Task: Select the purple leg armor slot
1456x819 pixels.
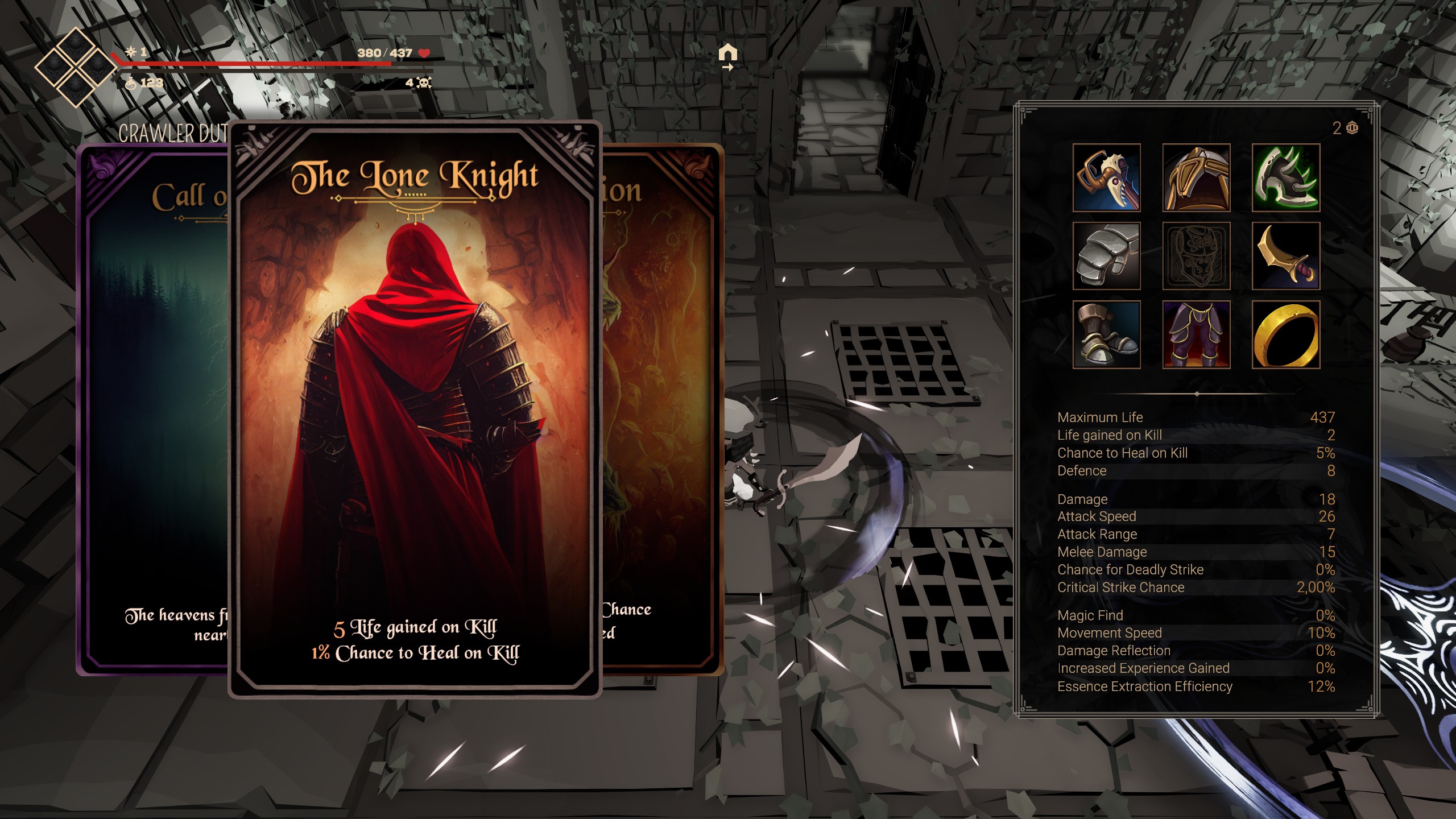Action: [x=1196, y=334]
